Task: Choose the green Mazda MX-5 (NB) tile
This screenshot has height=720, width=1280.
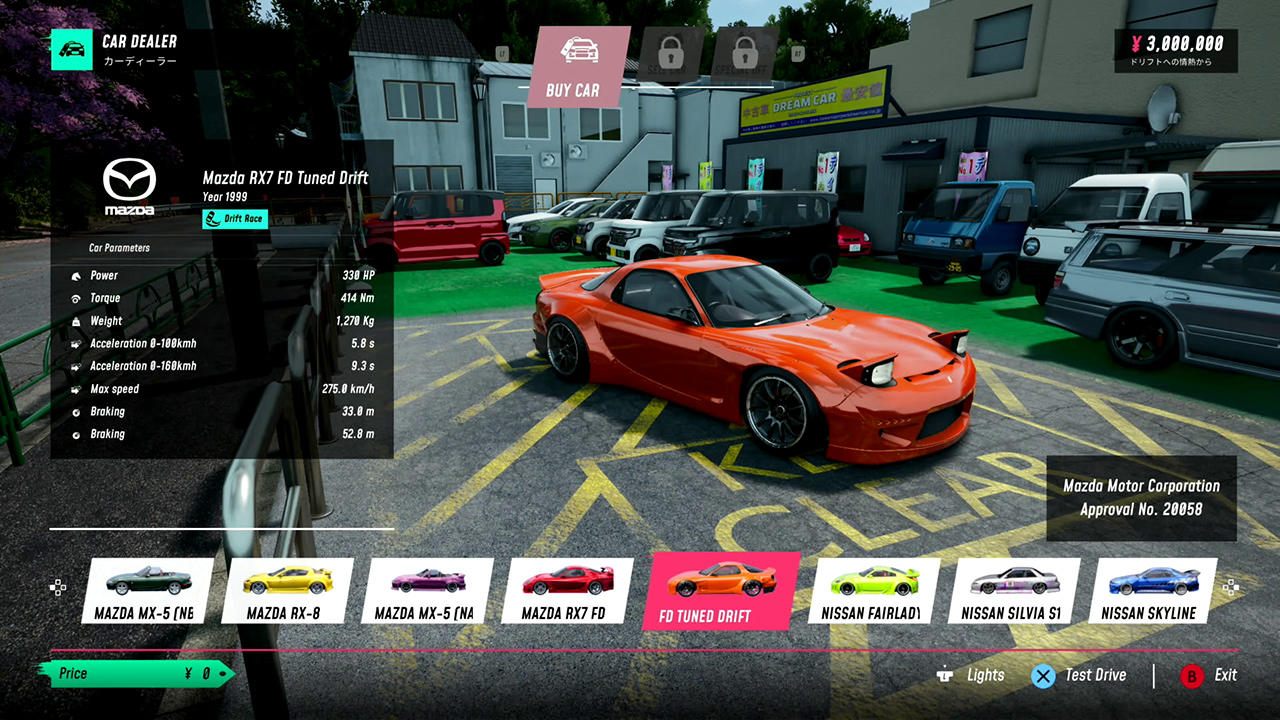Action: 146,592
